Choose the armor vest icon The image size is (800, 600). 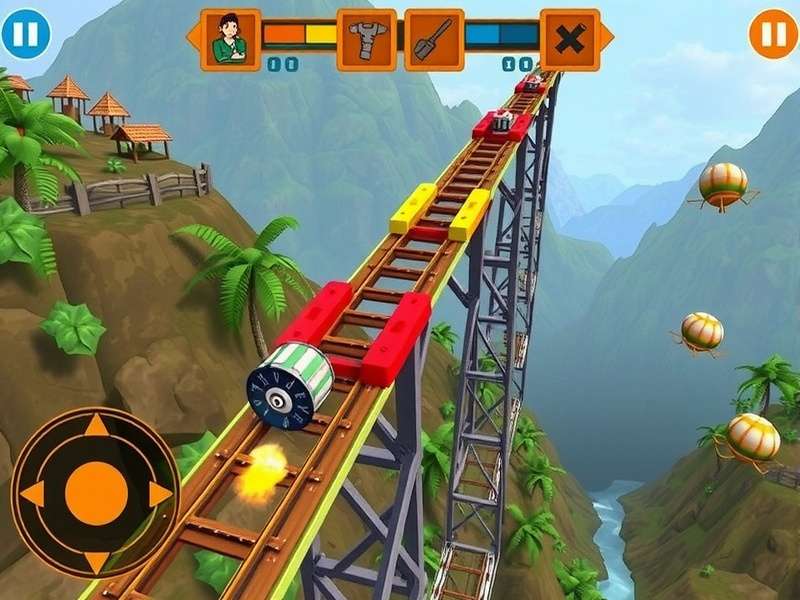pos(366,39)
